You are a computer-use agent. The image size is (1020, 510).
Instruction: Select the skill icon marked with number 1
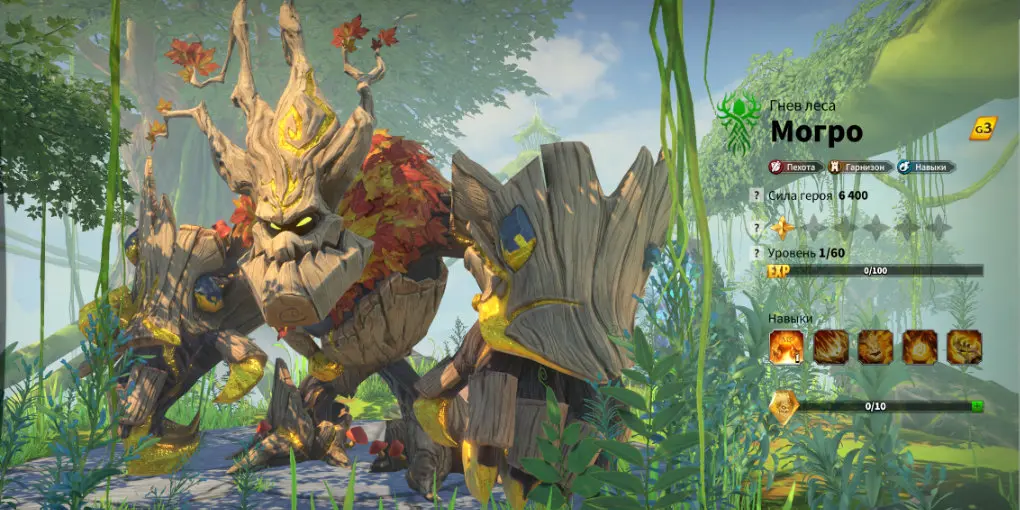[786, 347]
